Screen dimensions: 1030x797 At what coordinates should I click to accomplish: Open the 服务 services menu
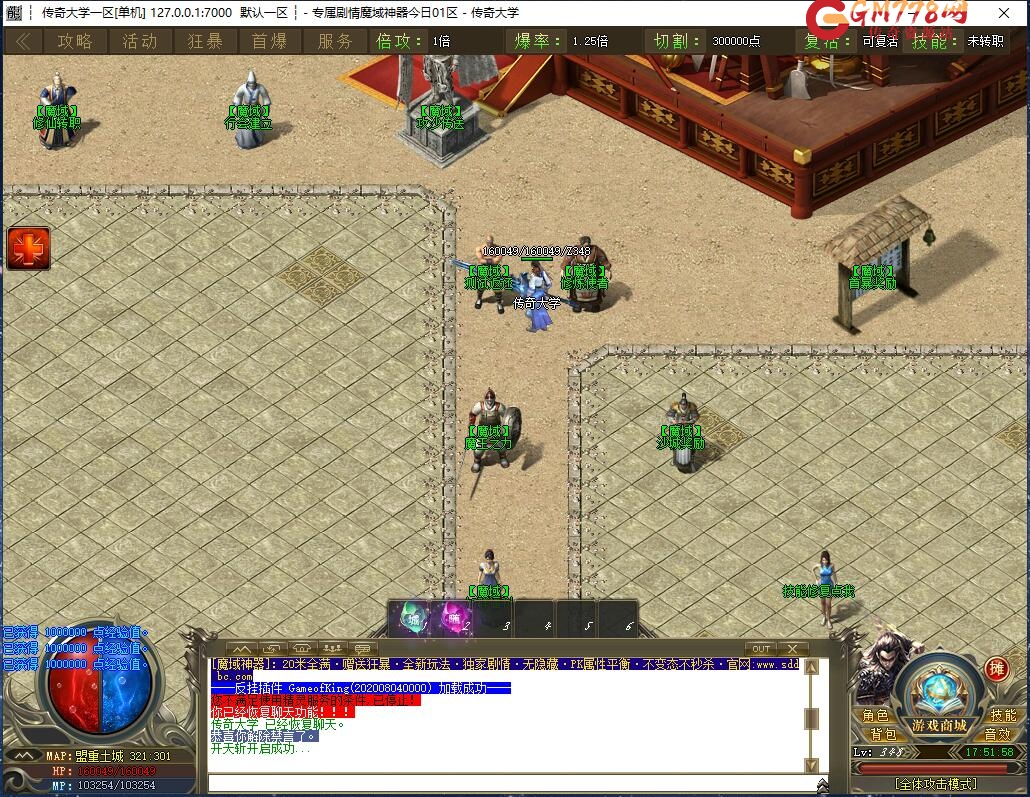point(335,41)
